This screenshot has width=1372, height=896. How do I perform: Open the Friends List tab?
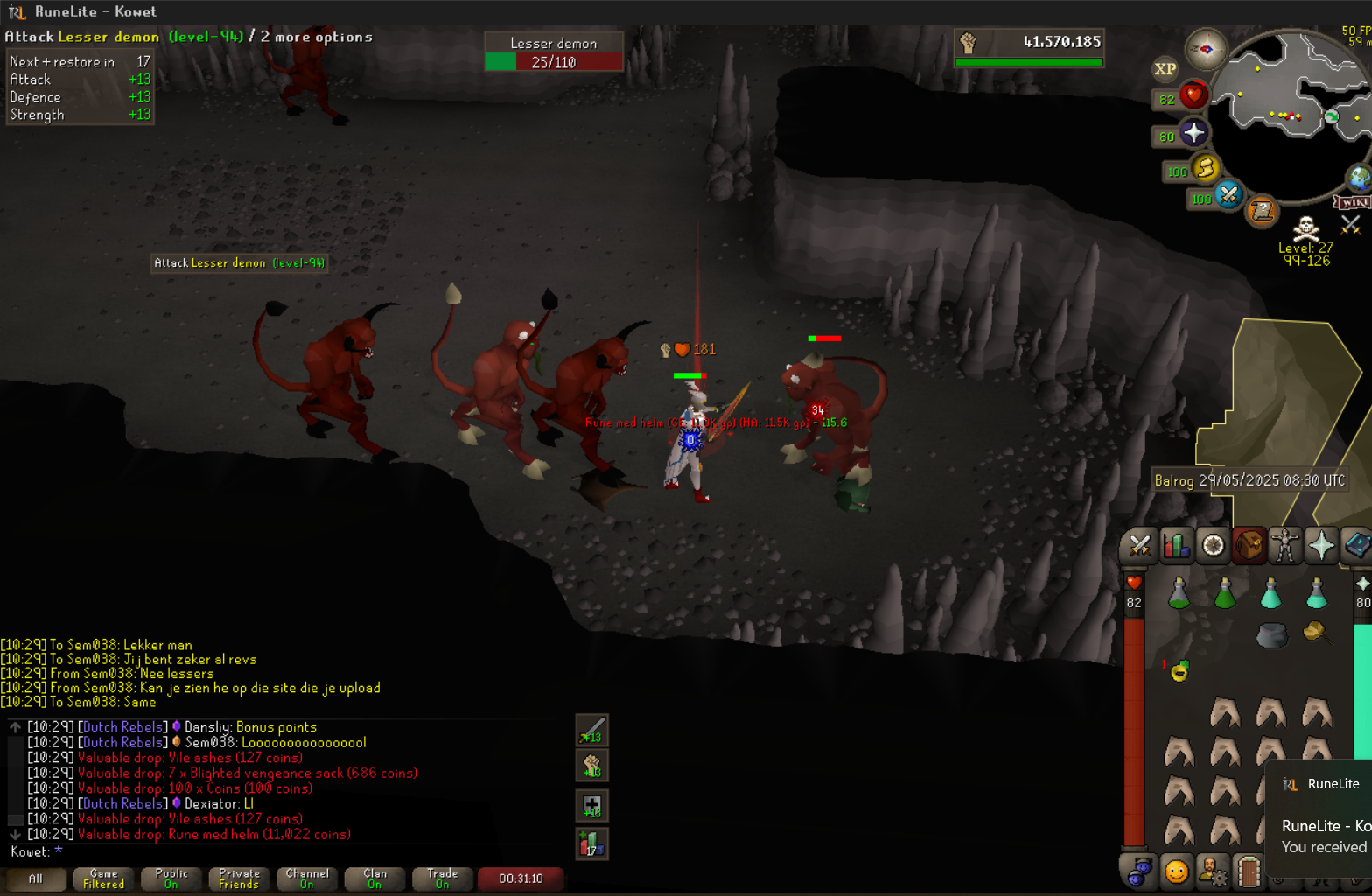click(1138, 871)
